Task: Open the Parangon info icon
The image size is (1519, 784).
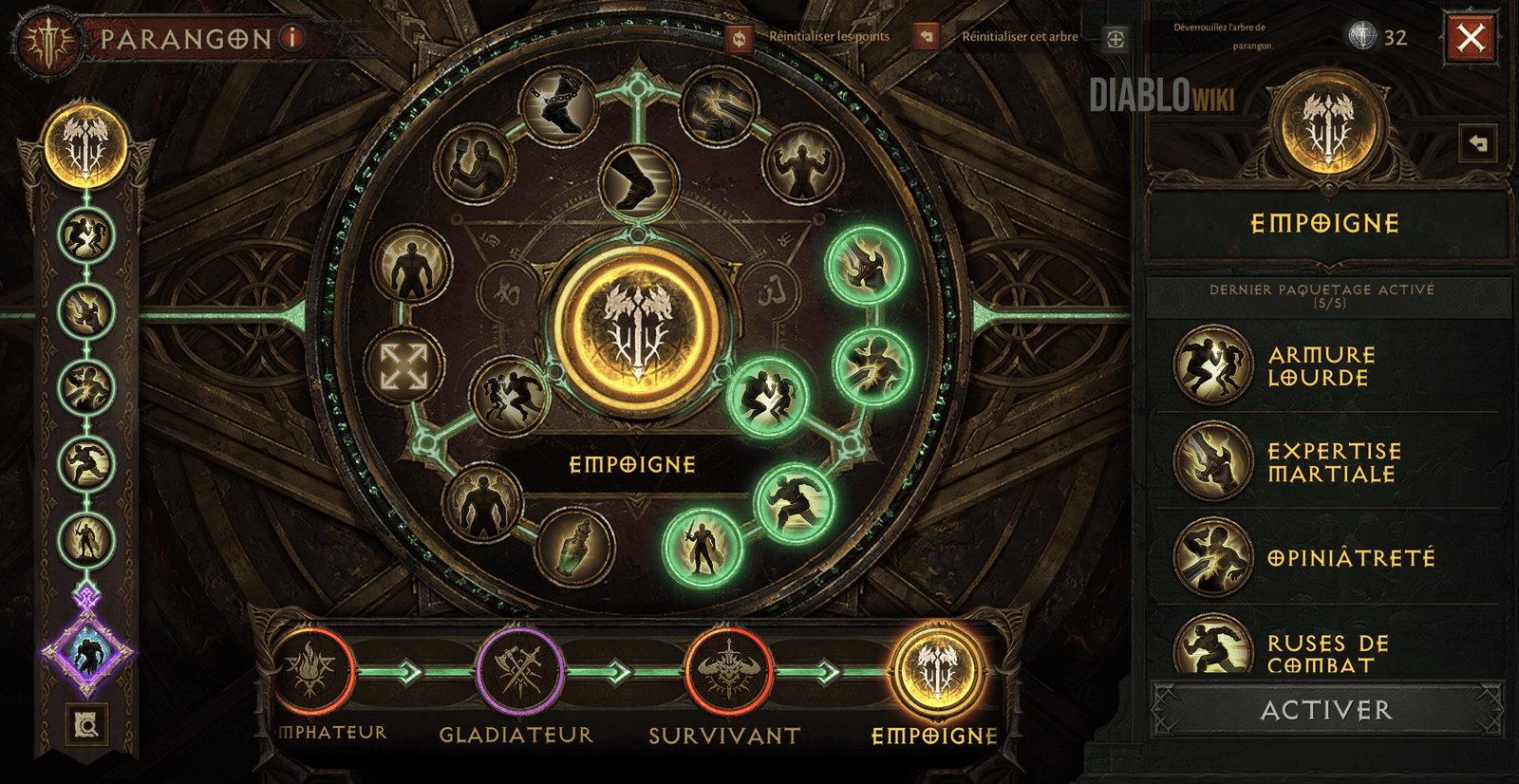Action: (293, 38)
